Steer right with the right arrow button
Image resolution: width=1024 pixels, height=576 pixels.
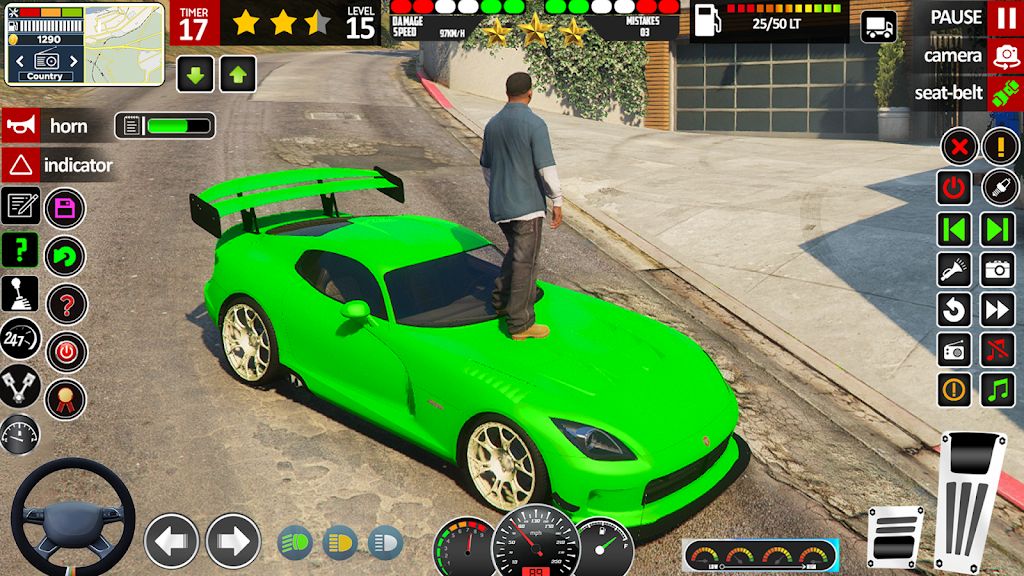233,541
